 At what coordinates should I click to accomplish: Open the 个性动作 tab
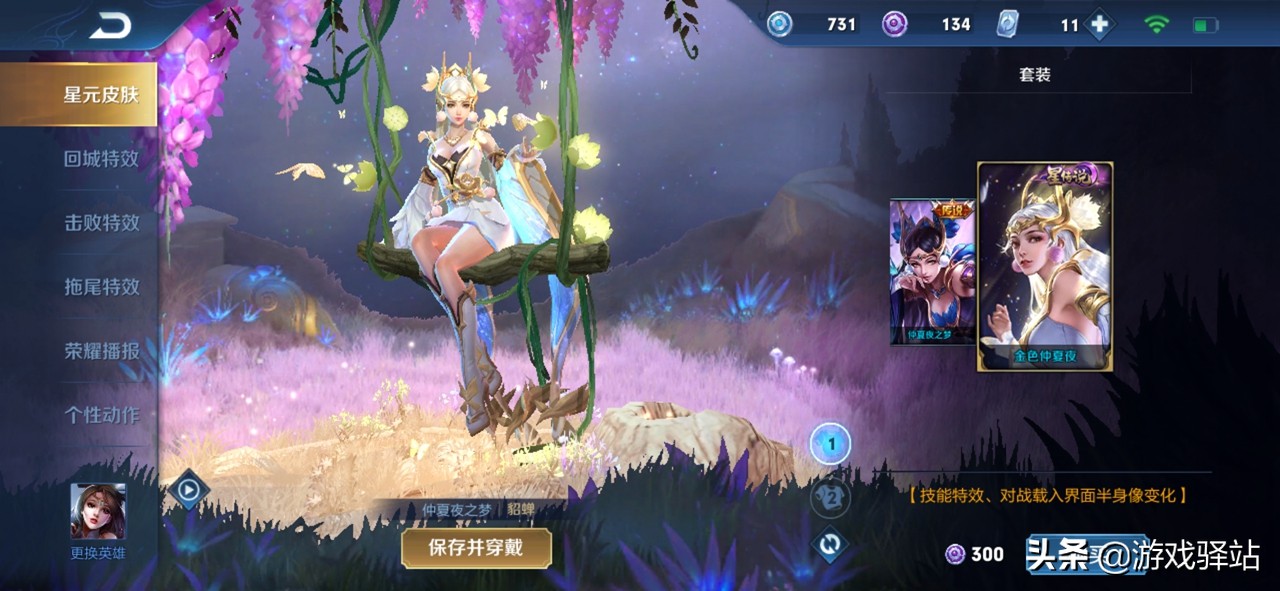tap(100, 415)
